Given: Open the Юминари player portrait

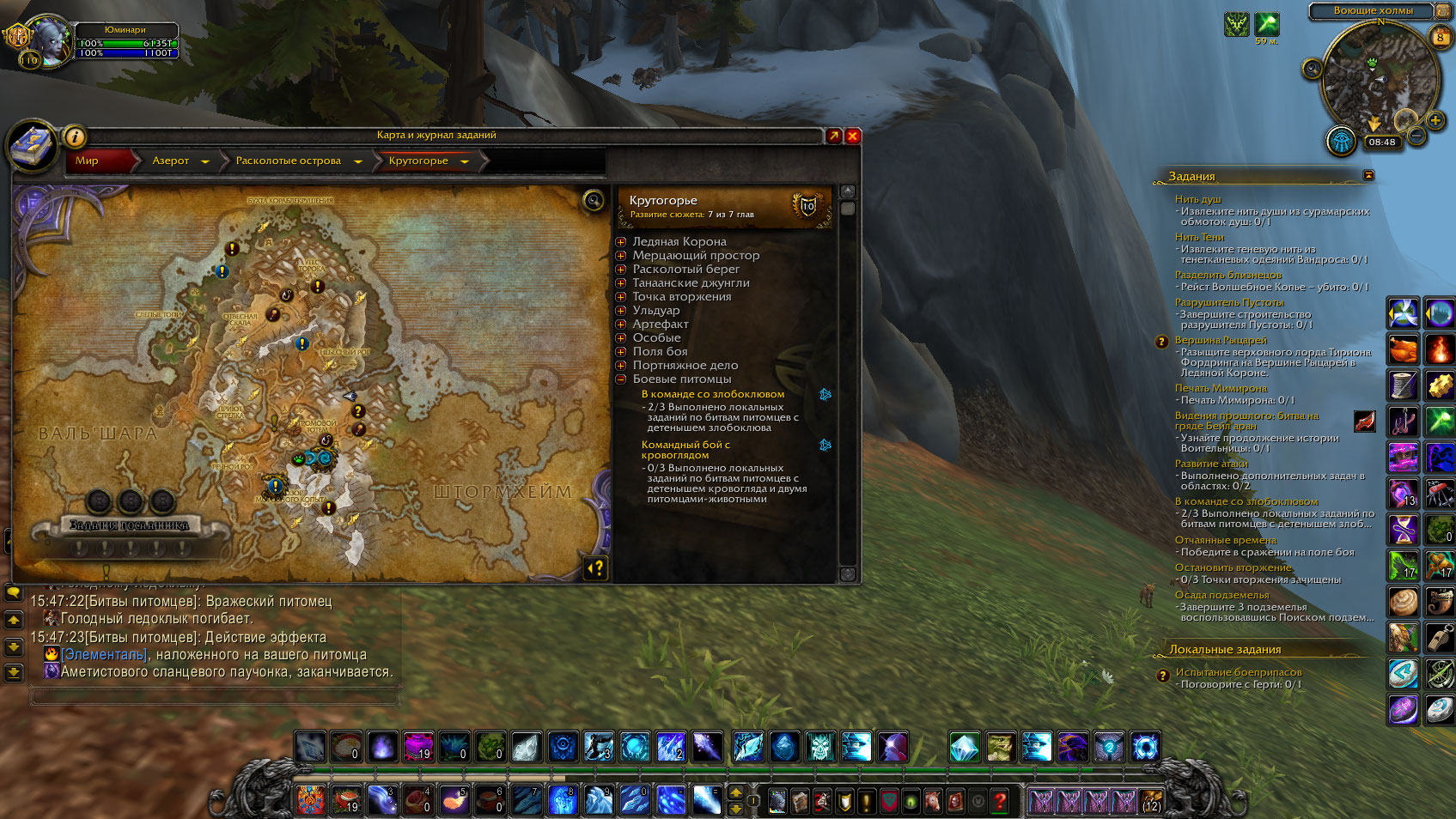Looking at the screenshot, I should click(49, 41).
